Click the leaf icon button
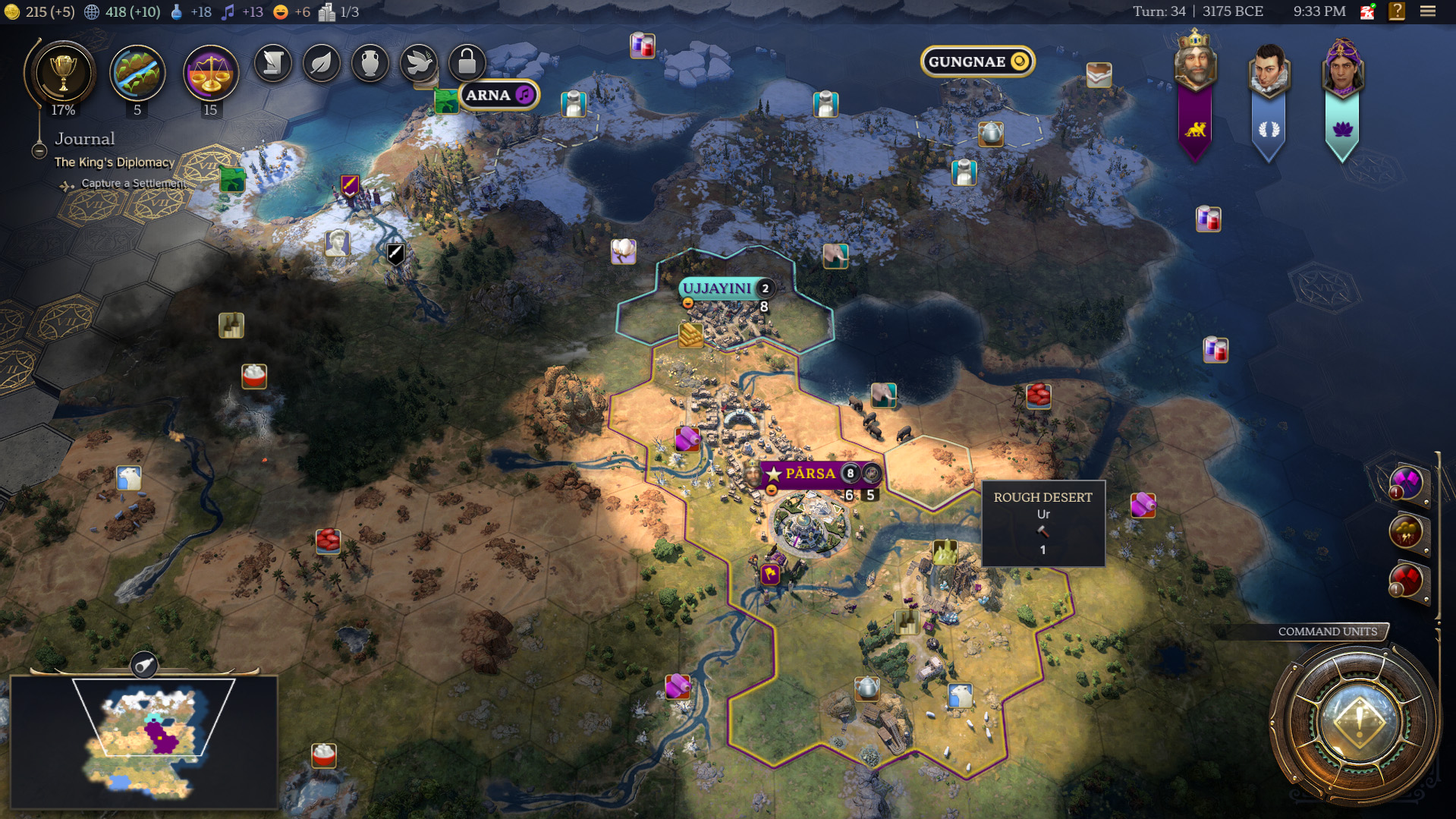Viewport: 1456px width, 819px height. (321, 63)
